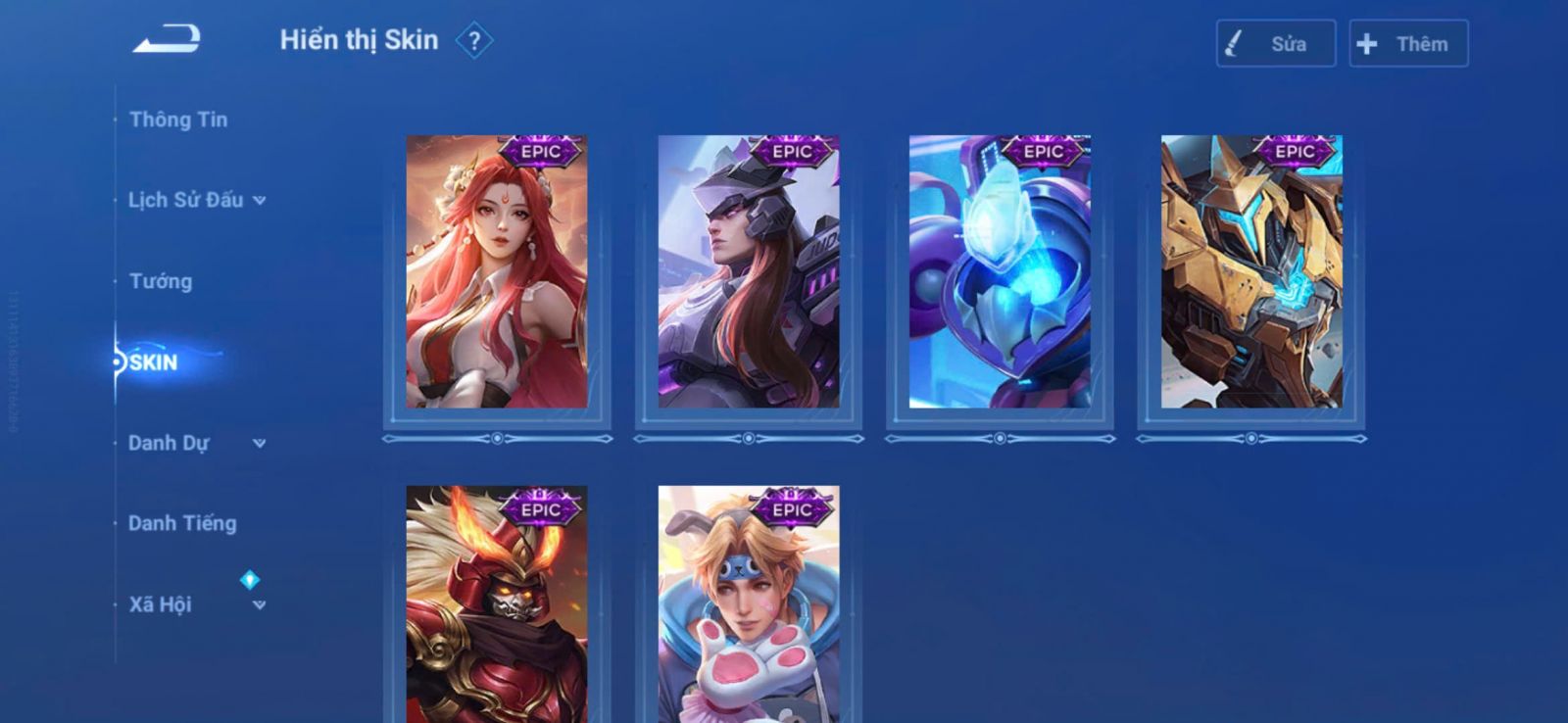Open the Hiển thị Skin help icon
Screen dimensions: 1568x723
474,41
